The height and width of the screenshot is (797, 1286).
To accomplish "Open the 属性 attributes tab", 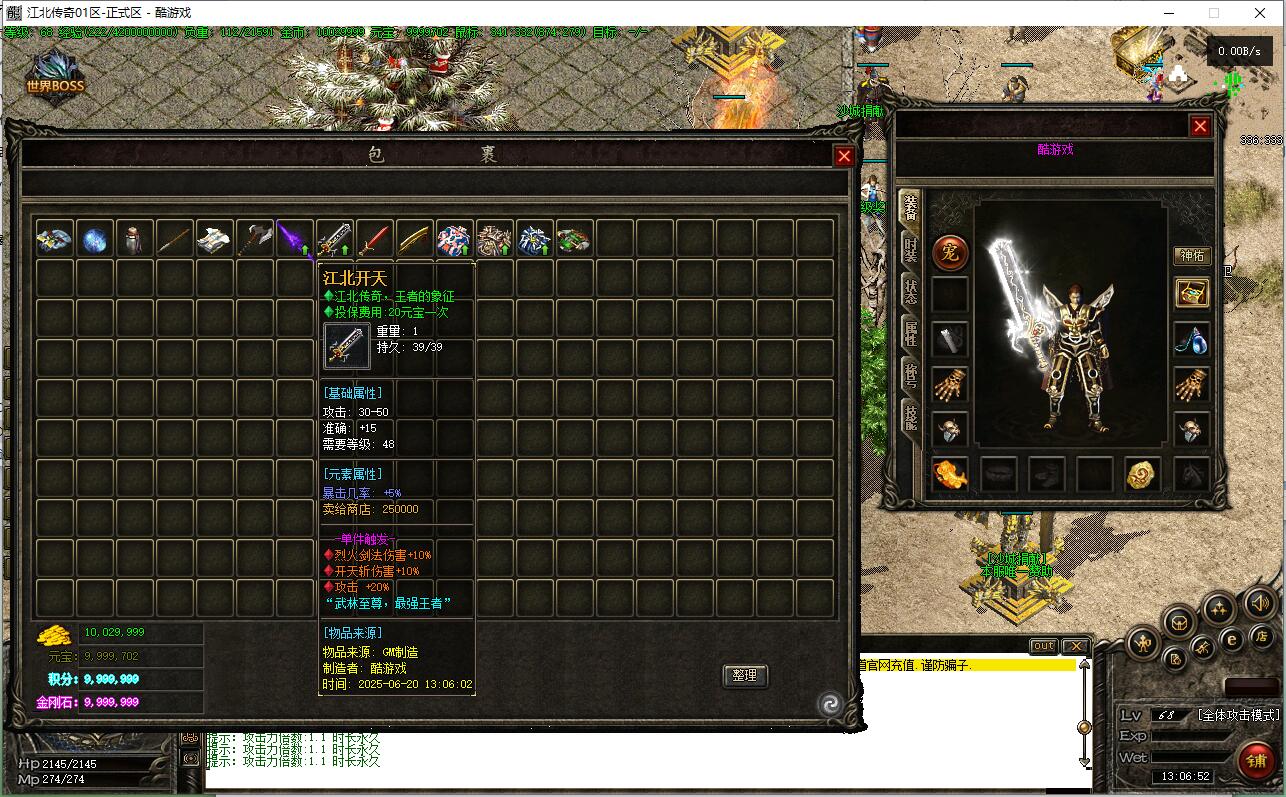I will click(x=910, y=333).
